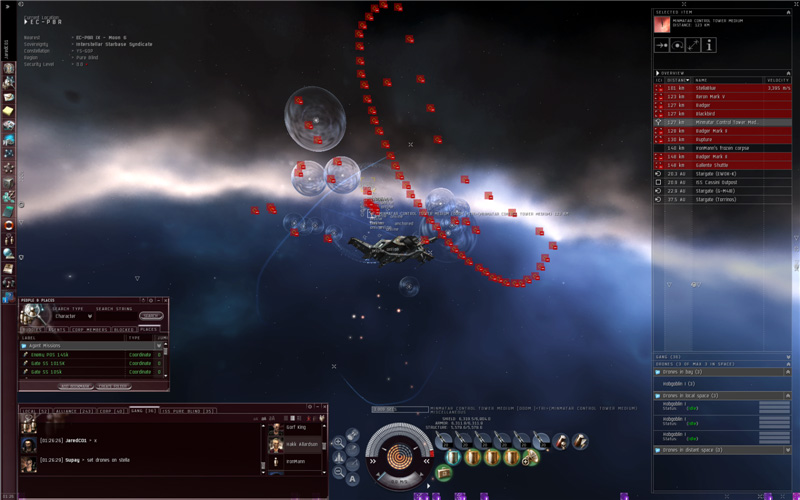Show info for the selected control tower
The width and height of the screenshot is (800, 500).
point(710,45)
